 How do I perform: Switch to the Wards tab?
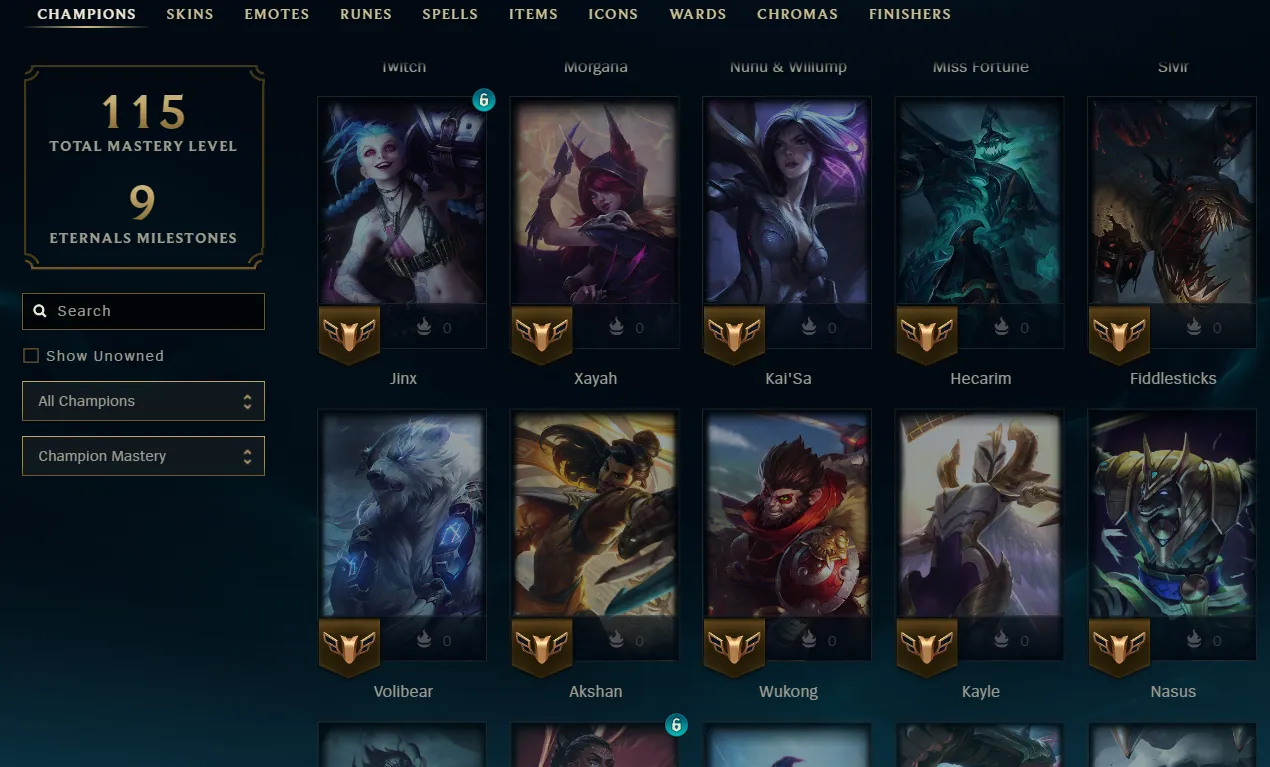click(698, 14)
